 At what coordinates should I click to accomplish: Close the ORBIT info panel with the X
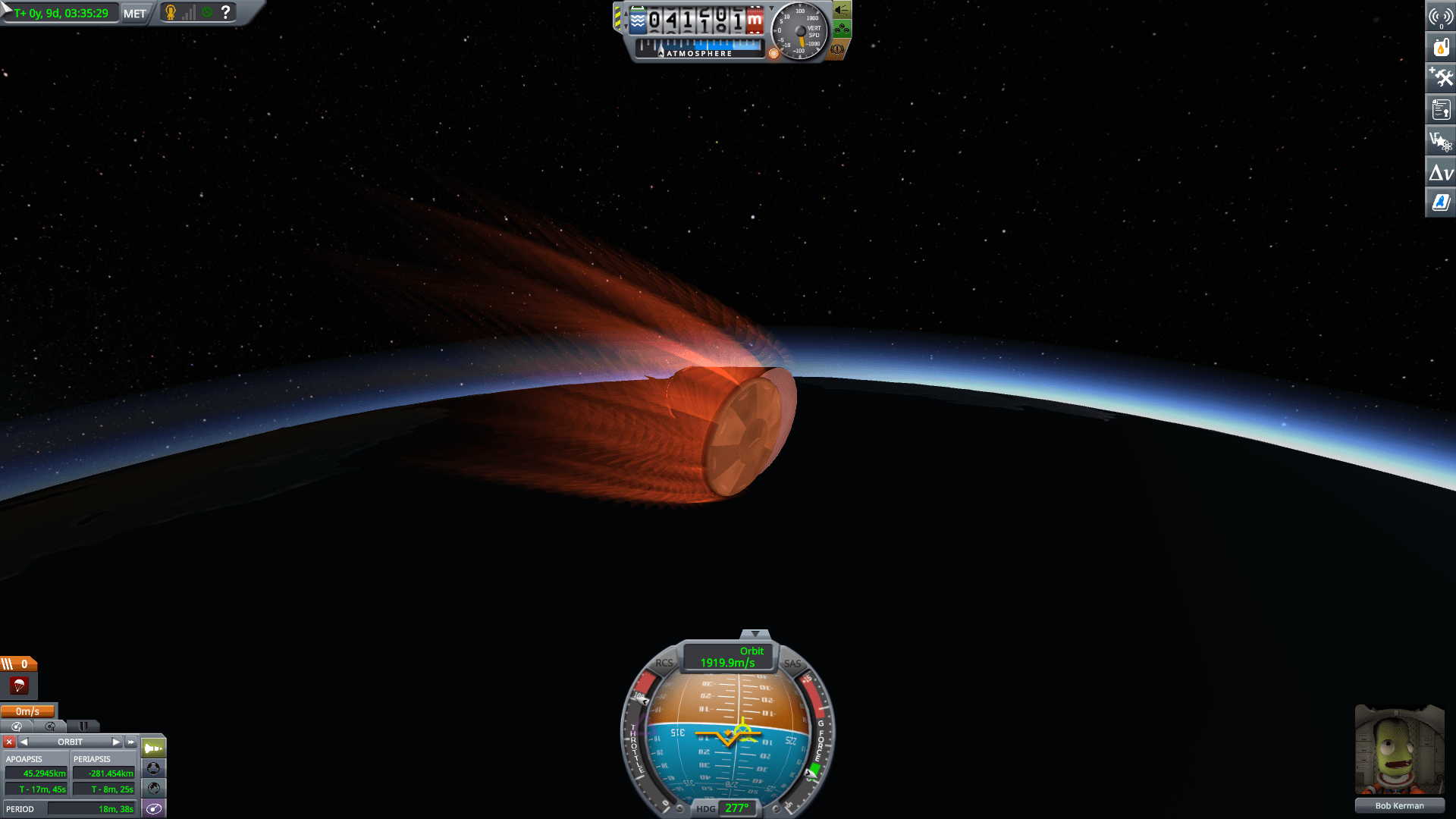pos(8,742)
